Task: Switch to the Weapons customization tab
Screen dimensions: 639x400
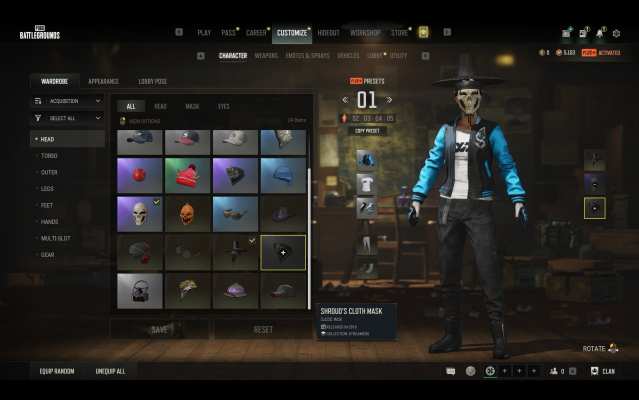Action: [x=266, y=56]
